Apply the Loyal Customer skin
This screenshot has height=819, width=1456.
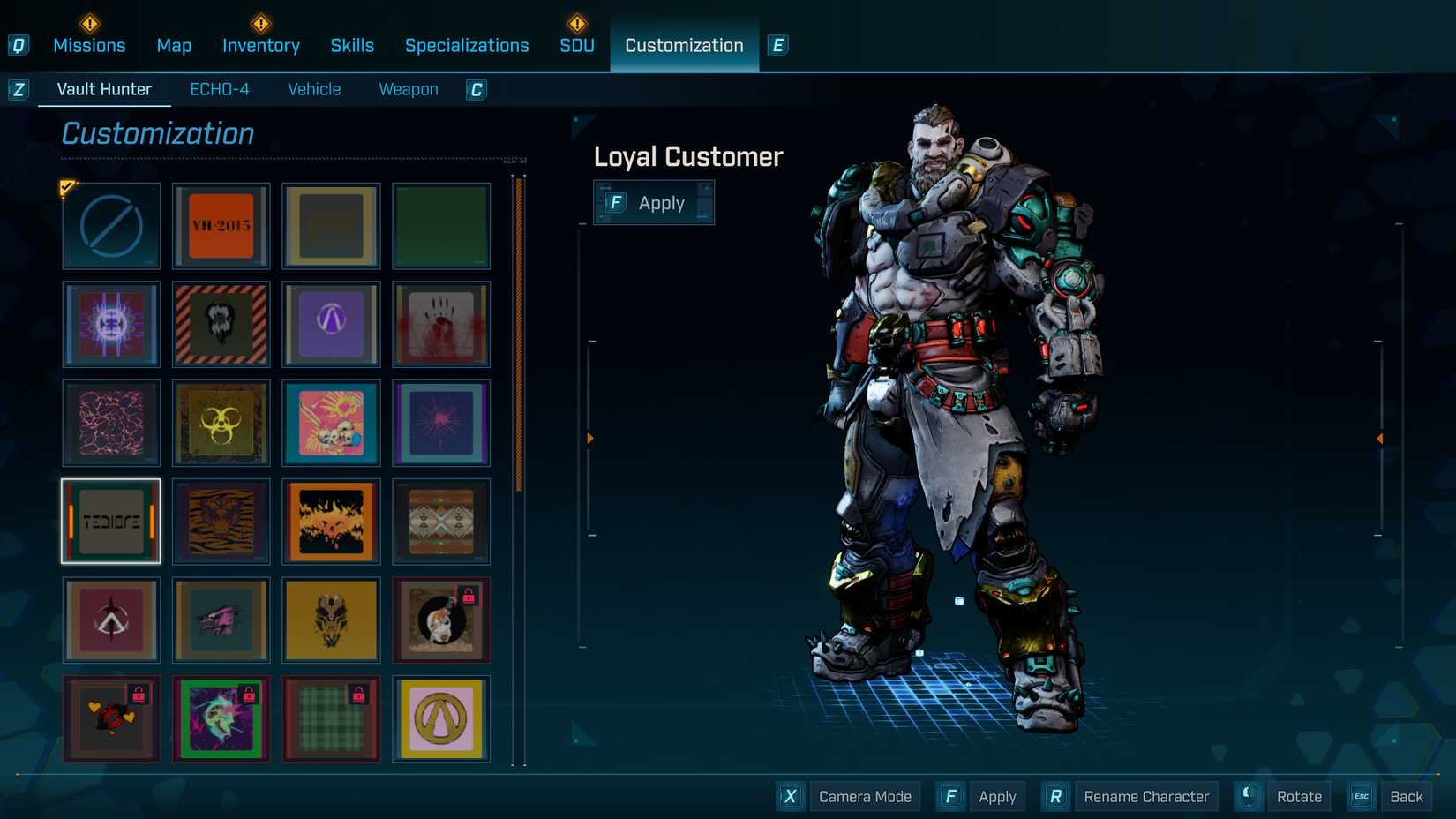pyautogui.click(x=654, y=202)
